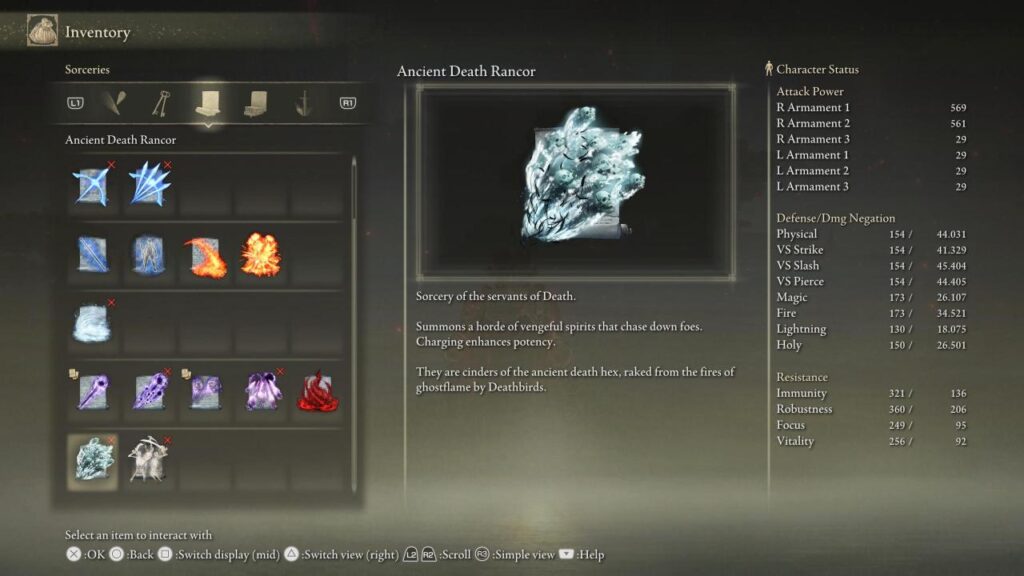The width and height of the screenshot is (1024, 576).
Task: Switch to the anchor-shaped inventory tab
Action: 302,102
